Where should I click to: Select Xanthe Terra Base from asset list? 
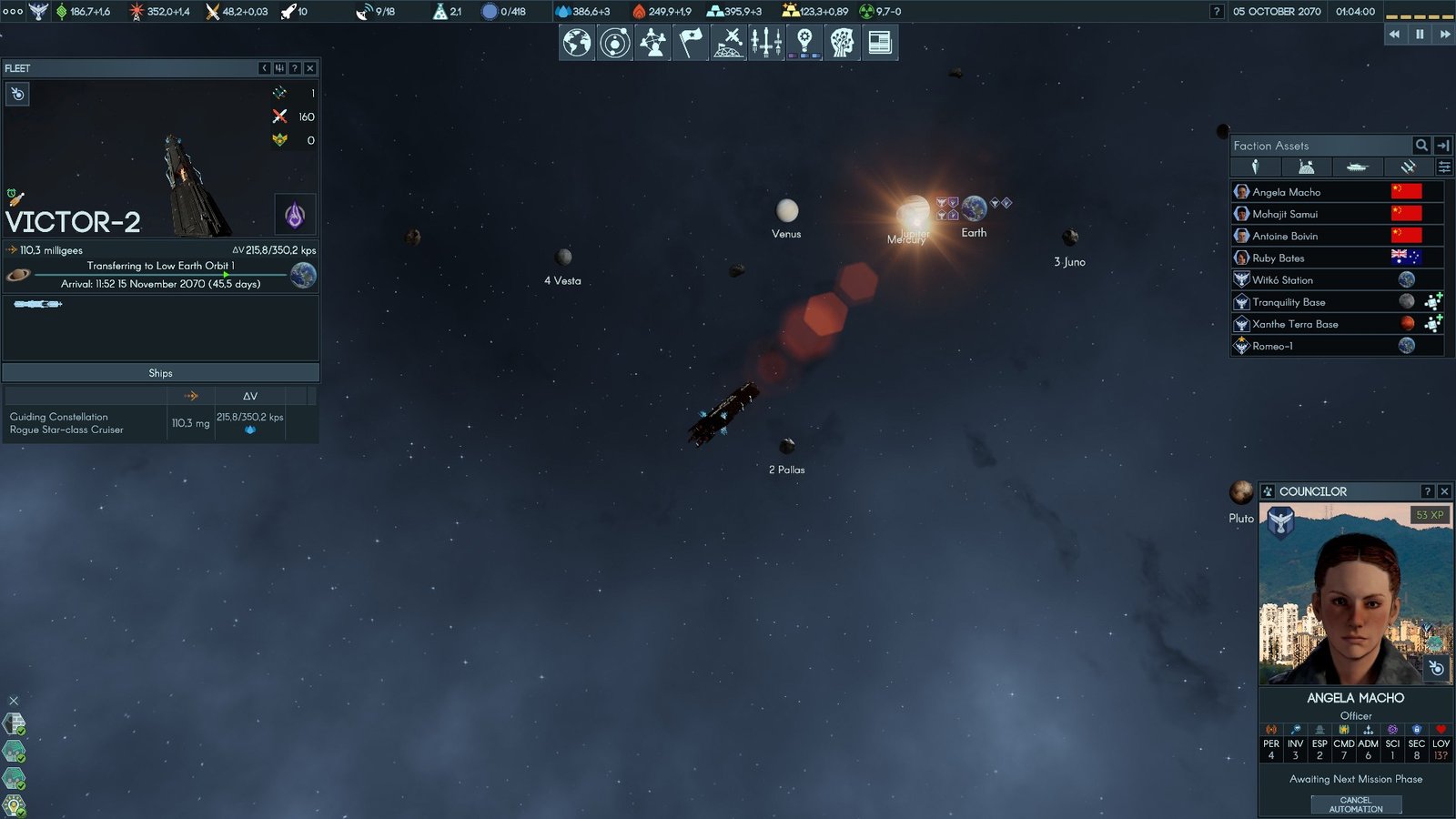1295,324
